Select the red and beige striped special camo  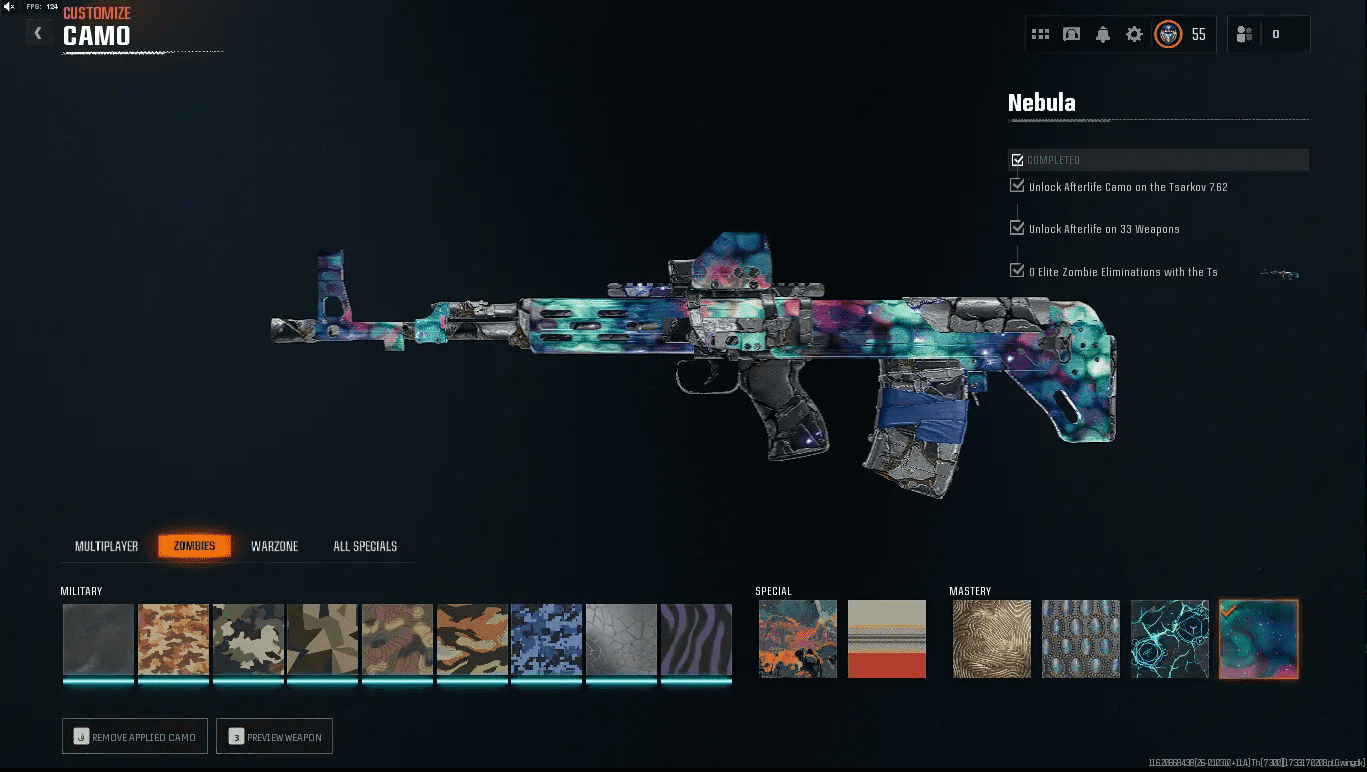click(x=887, y=639)
